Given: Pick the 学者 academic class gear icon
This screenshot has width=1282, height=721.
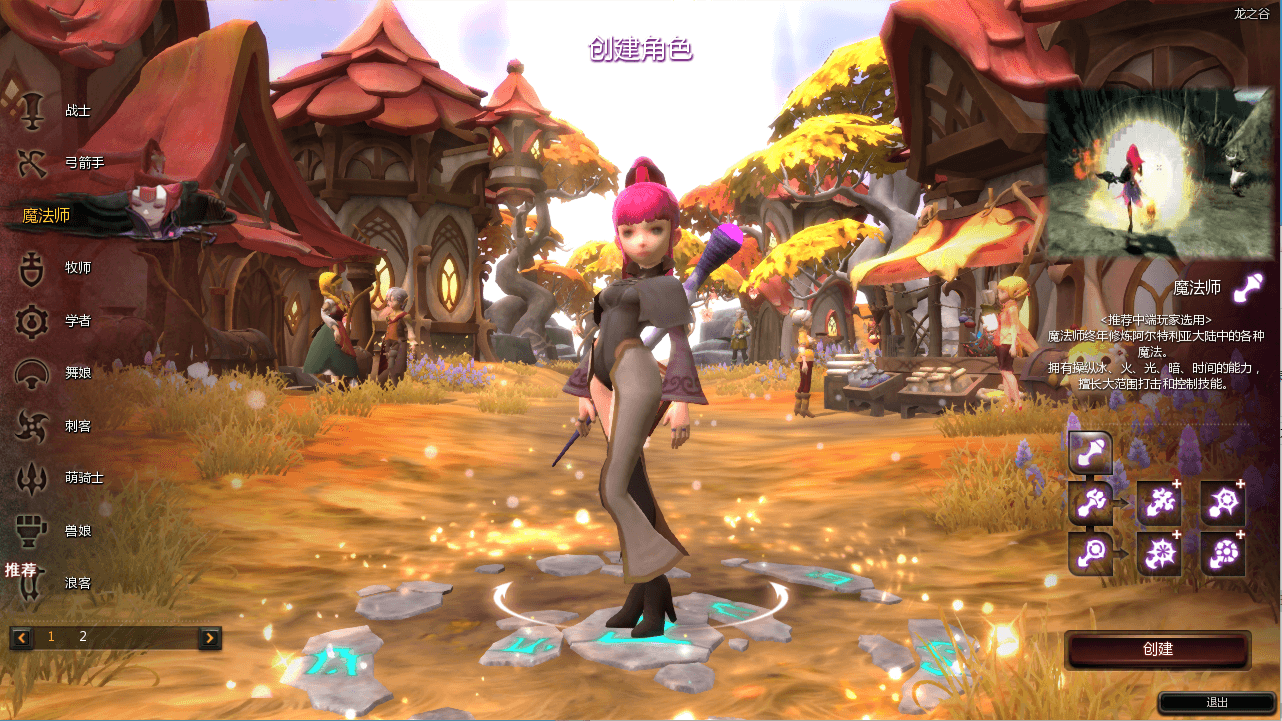Looking at the screenshot, I should tap(30, 320).
